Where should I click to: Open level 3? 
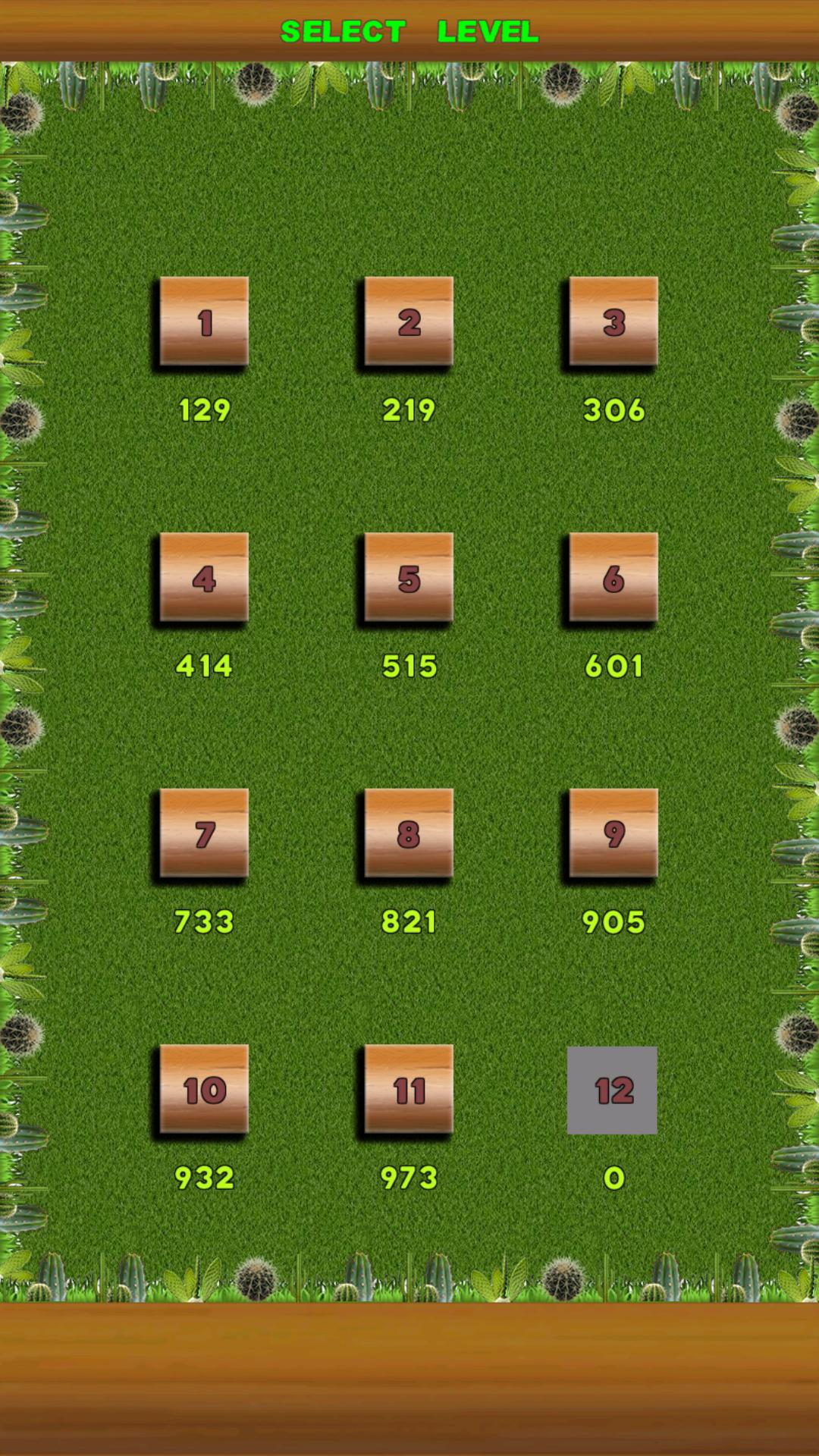pyautogui.click(x=613, y=322)
